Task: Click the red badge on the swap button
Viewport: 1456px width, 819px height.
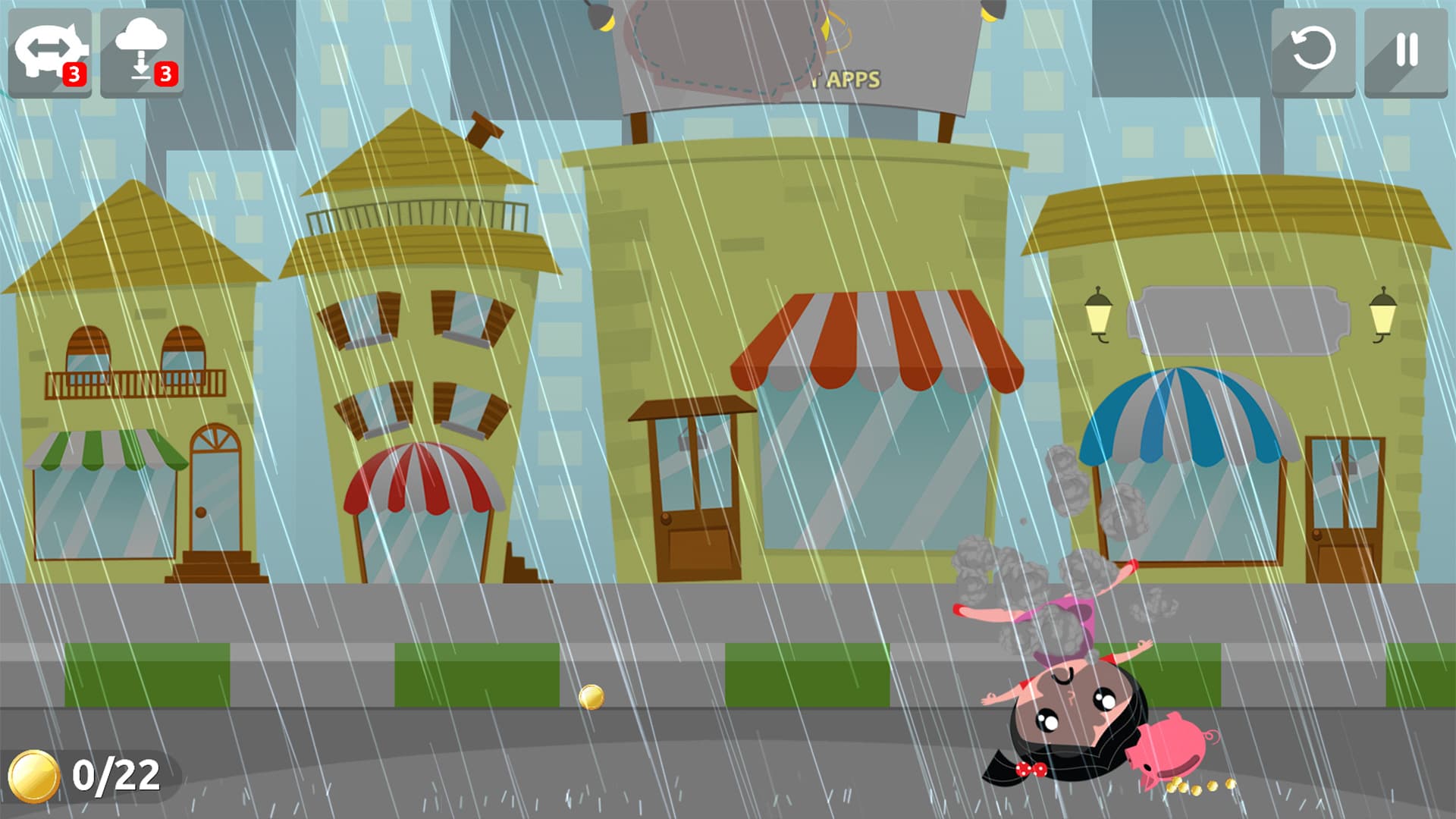Action: click(x=75, y=74)
